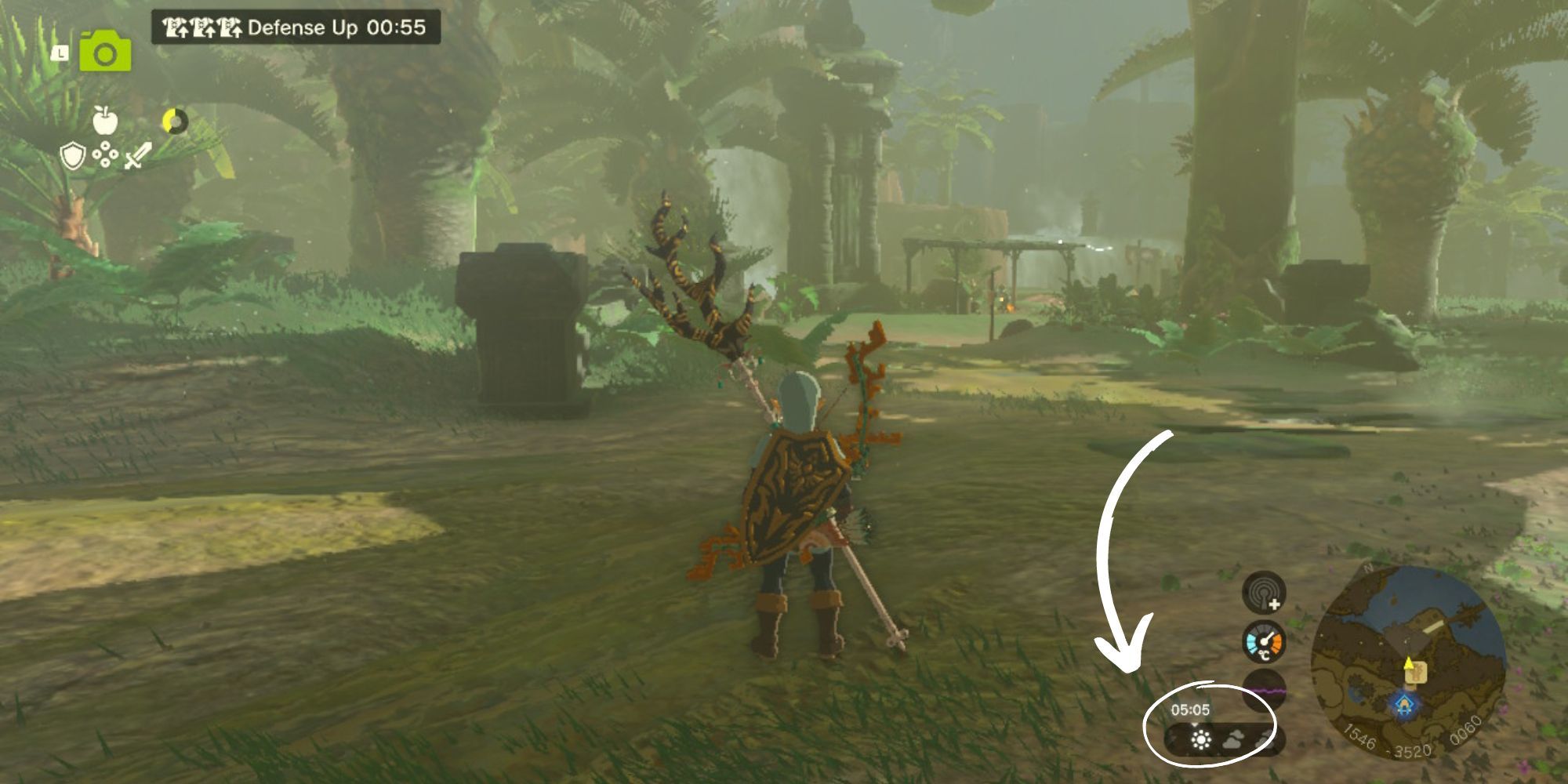Select the green camera capture icon
This screenshot has width=1568, height=784.
(105, 53)
